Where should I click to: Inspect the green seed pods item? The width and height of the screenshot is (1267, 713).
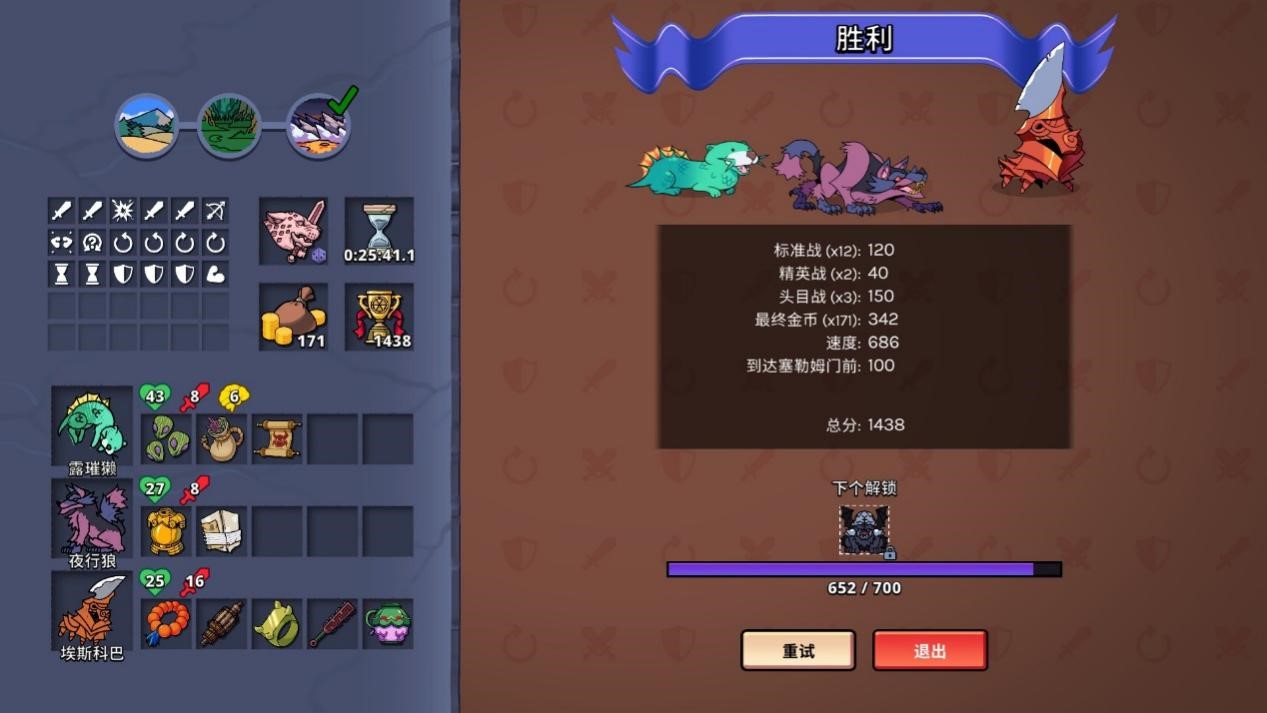[166, 439]
